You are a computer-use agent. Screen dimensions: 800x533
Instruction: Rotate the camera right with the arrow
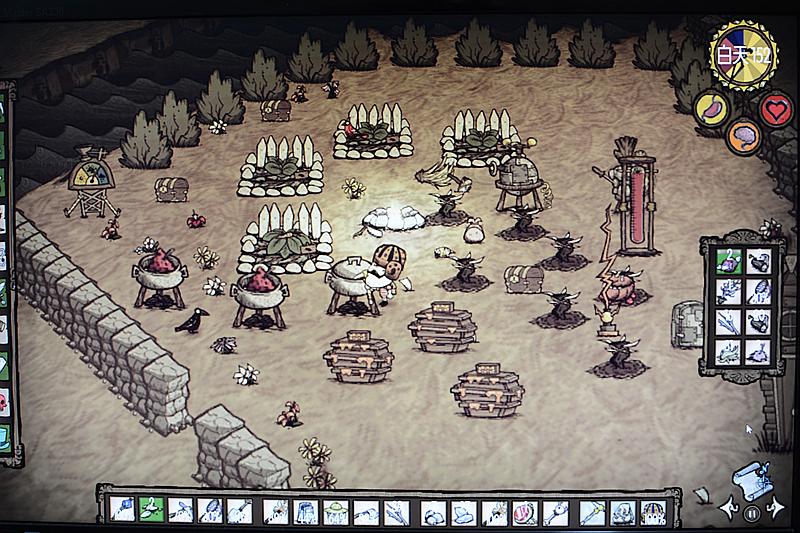click(x=776, y=510)
